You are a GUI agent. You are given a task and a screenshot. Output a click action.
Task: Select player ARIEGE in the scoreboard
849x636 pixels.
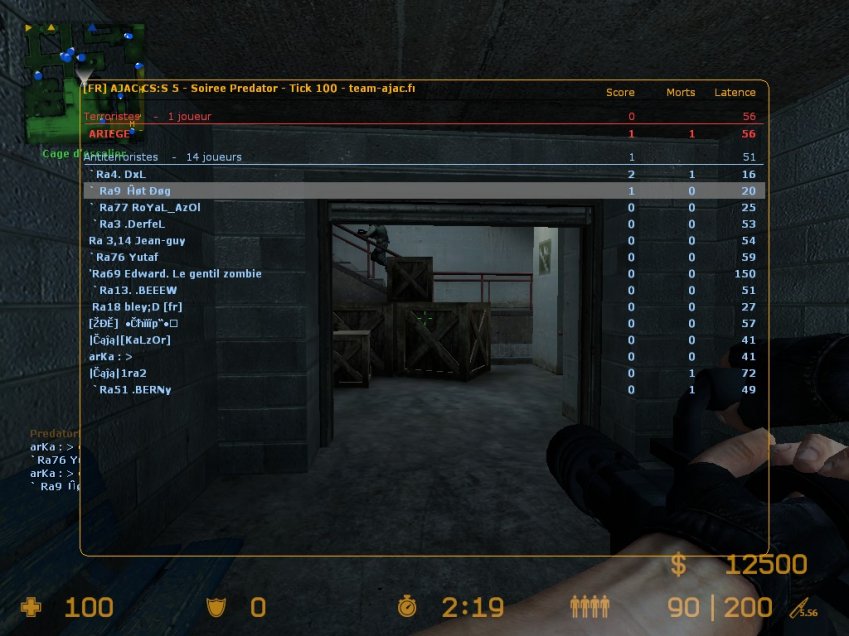109,134
